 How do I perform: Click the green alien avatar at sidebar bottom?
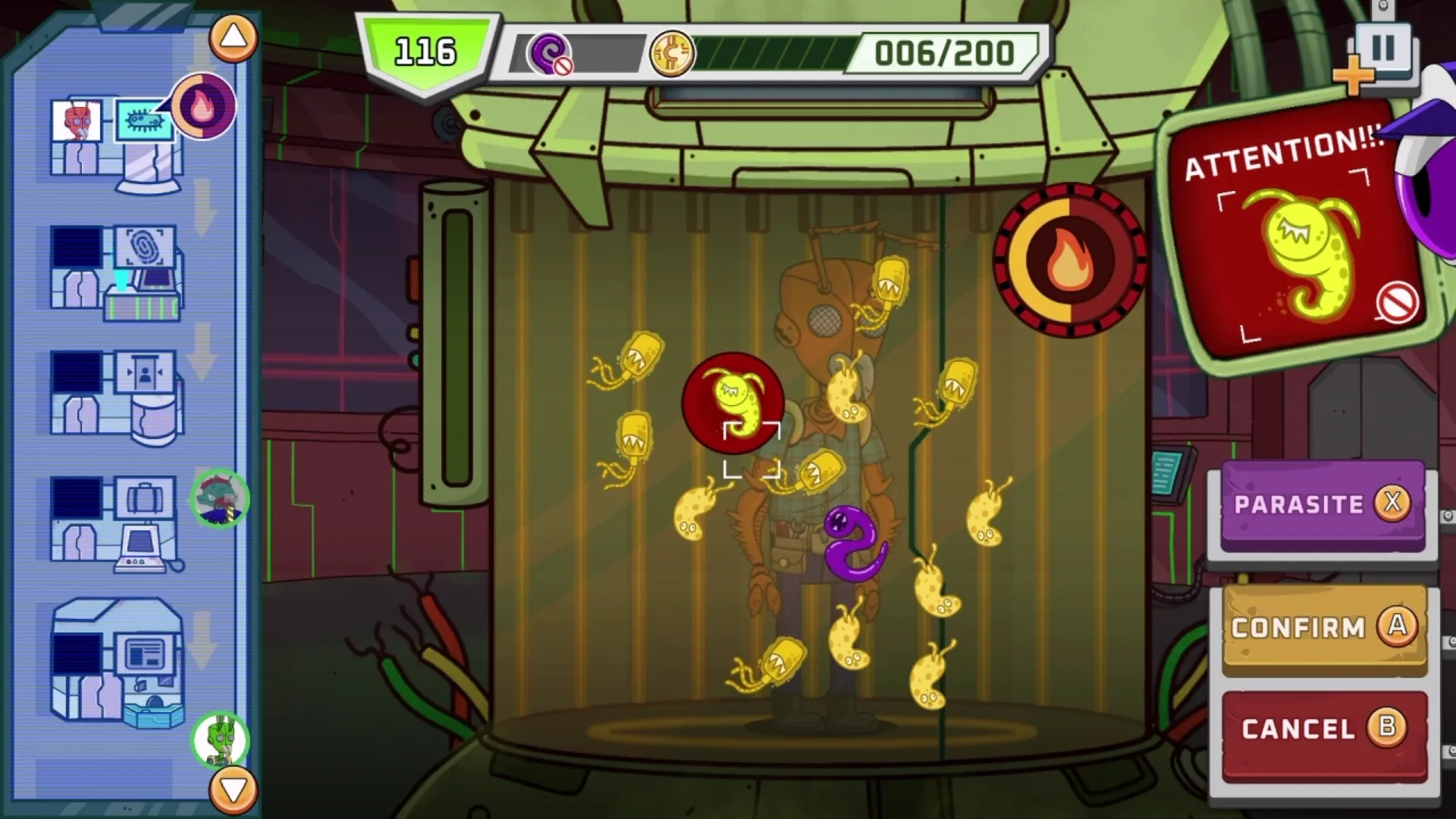point(223,739)
